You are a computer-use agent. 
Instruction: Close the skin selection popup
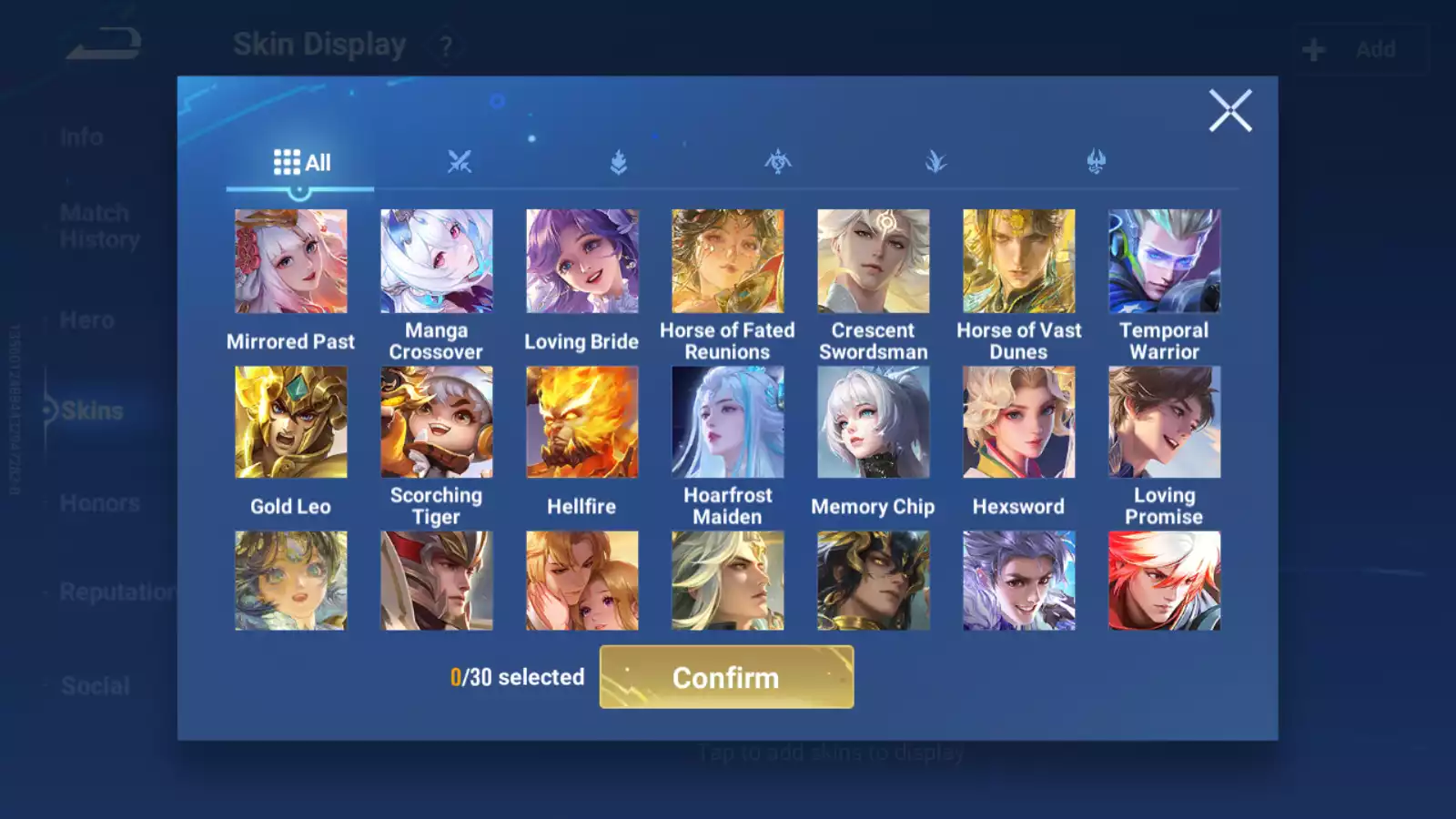click(x=1230, y=111)
